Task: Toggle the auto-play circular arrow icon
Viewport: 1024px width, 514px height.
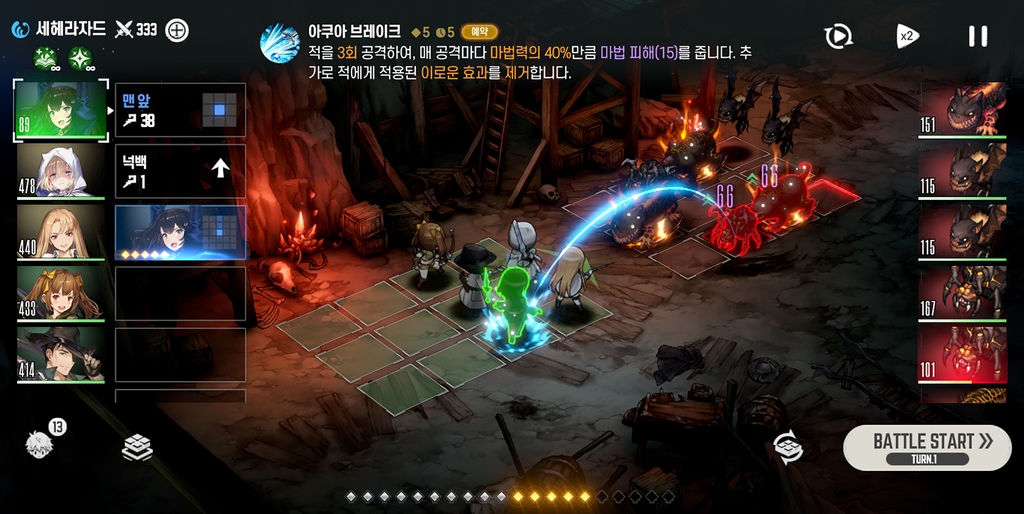Action: pos(838,37)
